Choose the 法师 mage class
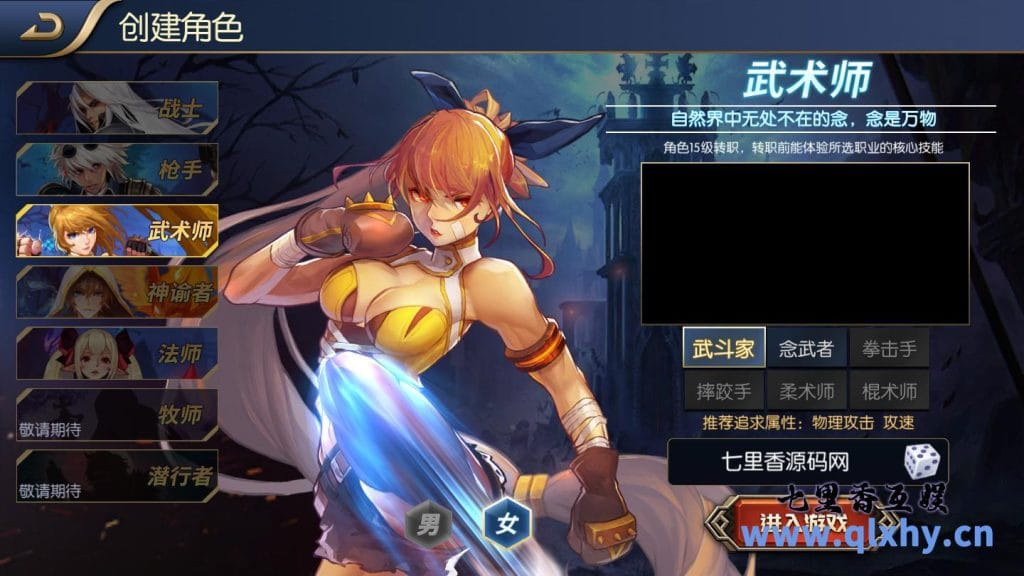Viewport: 1024px width, 576px height. (117, 353)
